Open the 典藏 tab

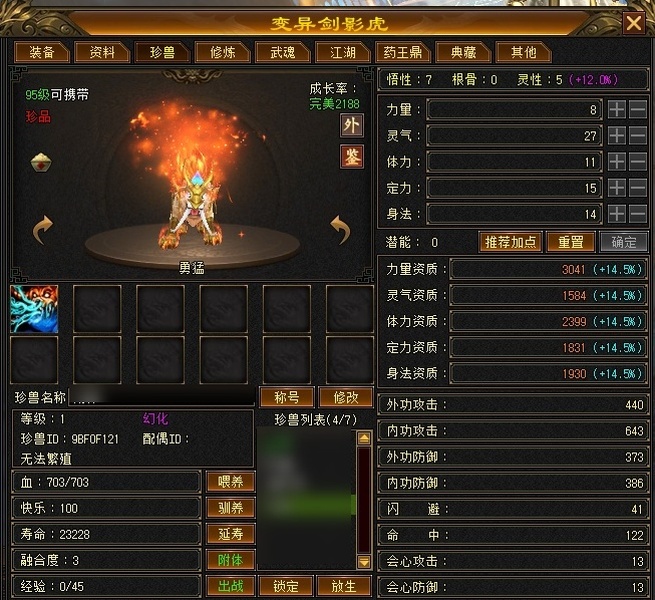tap(463, 53)
